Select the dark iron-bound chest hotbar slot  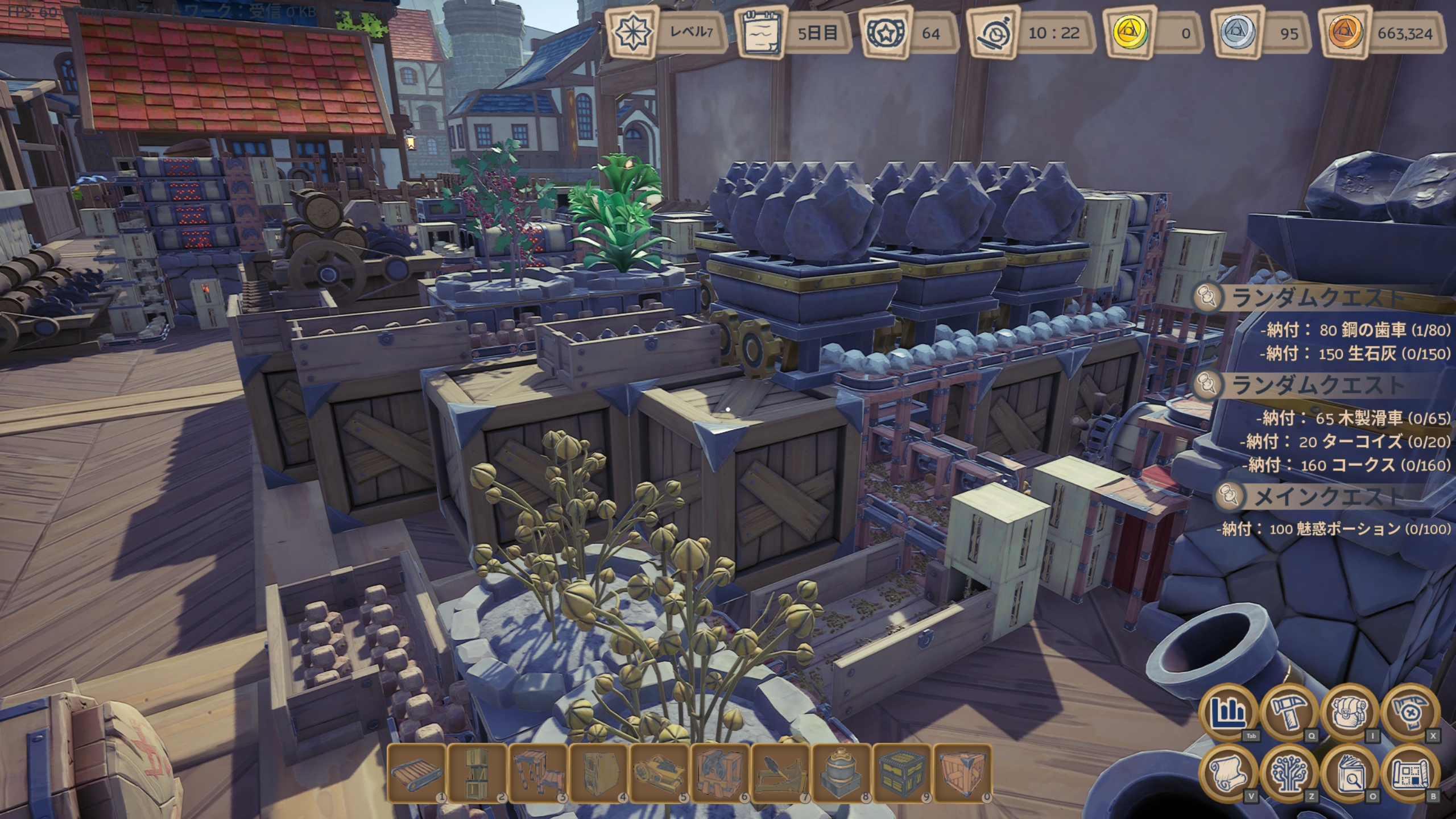click(x=903, y=773)
